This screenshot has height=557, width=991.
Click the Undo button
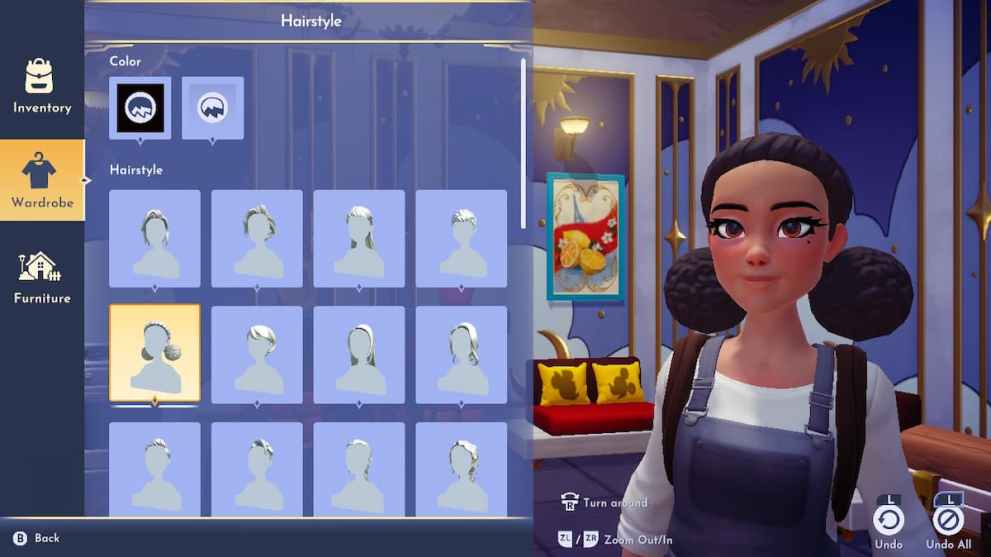(888, 520)
